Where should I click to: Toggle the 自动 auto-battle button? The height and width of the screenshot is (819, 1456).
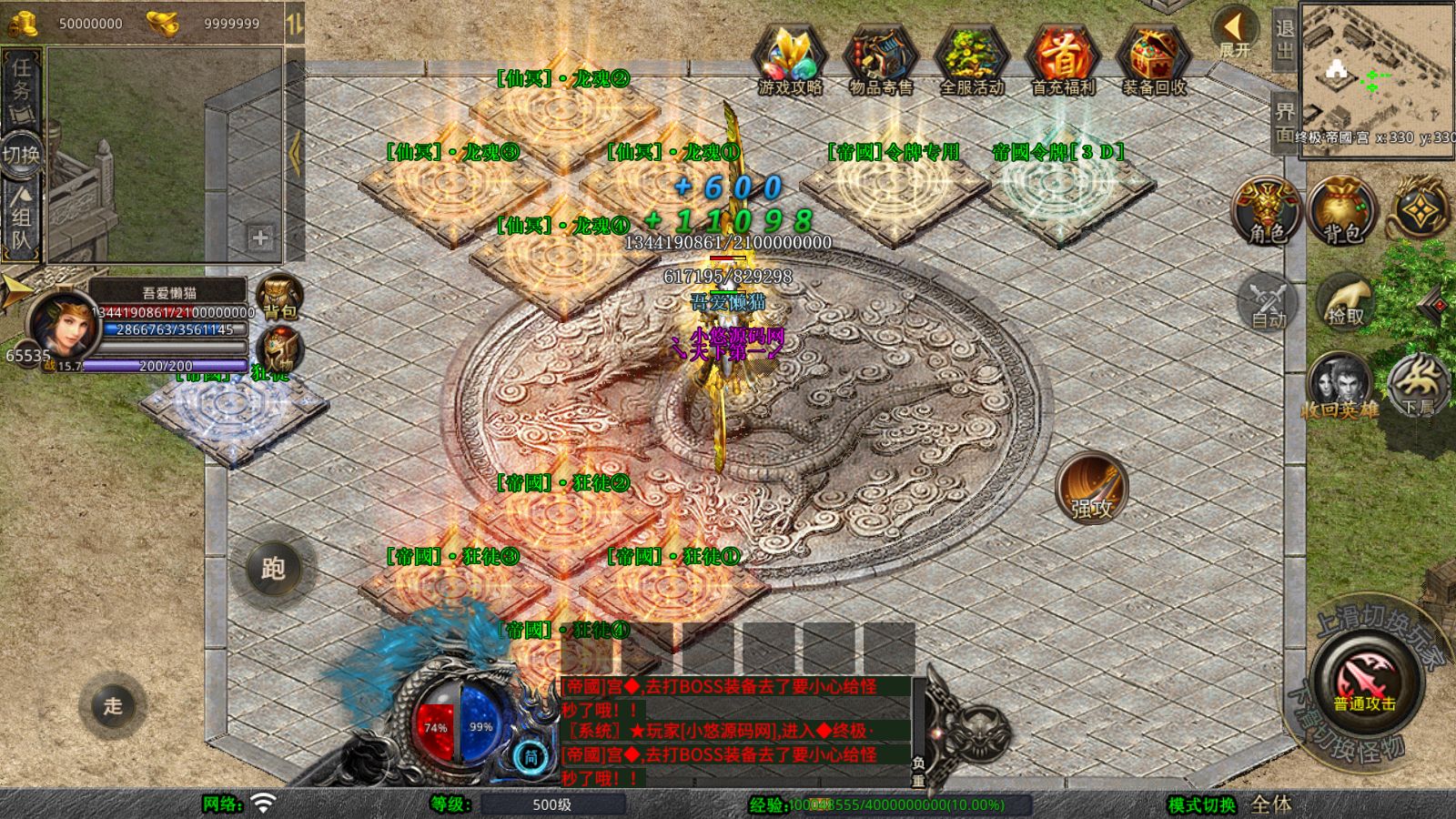point(1268,300)
